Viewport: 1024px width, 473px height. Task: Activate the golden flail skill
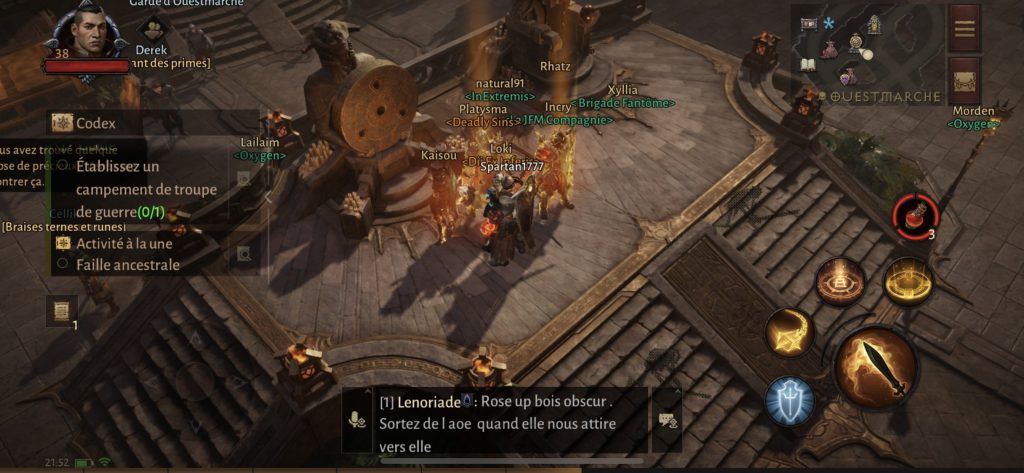pyautogui.click(x=790, y=333)
